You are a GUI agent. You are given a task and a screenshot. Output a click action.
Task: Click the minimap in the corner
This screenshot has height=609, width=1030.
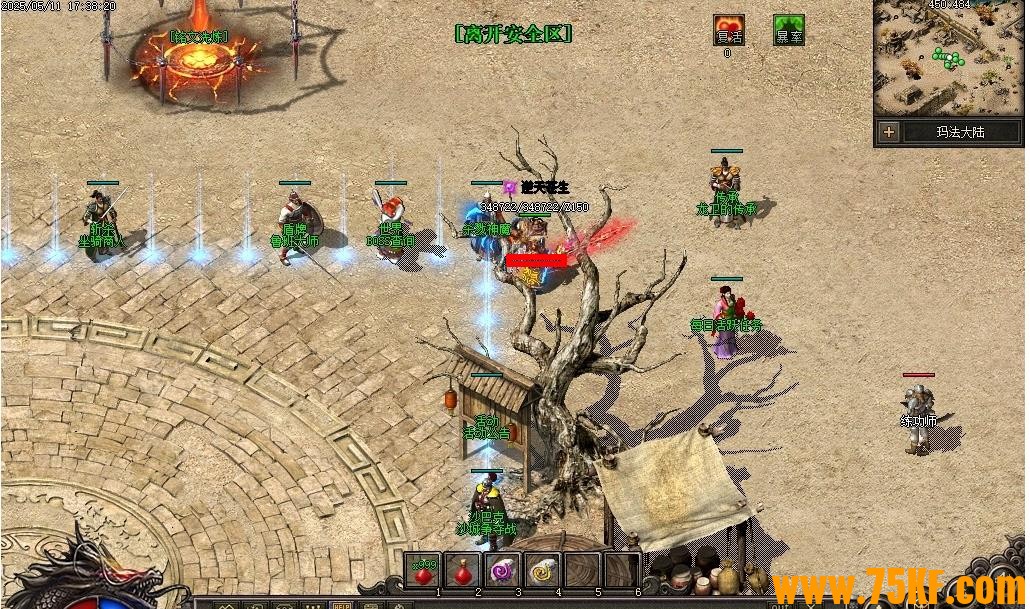(948, 60)
